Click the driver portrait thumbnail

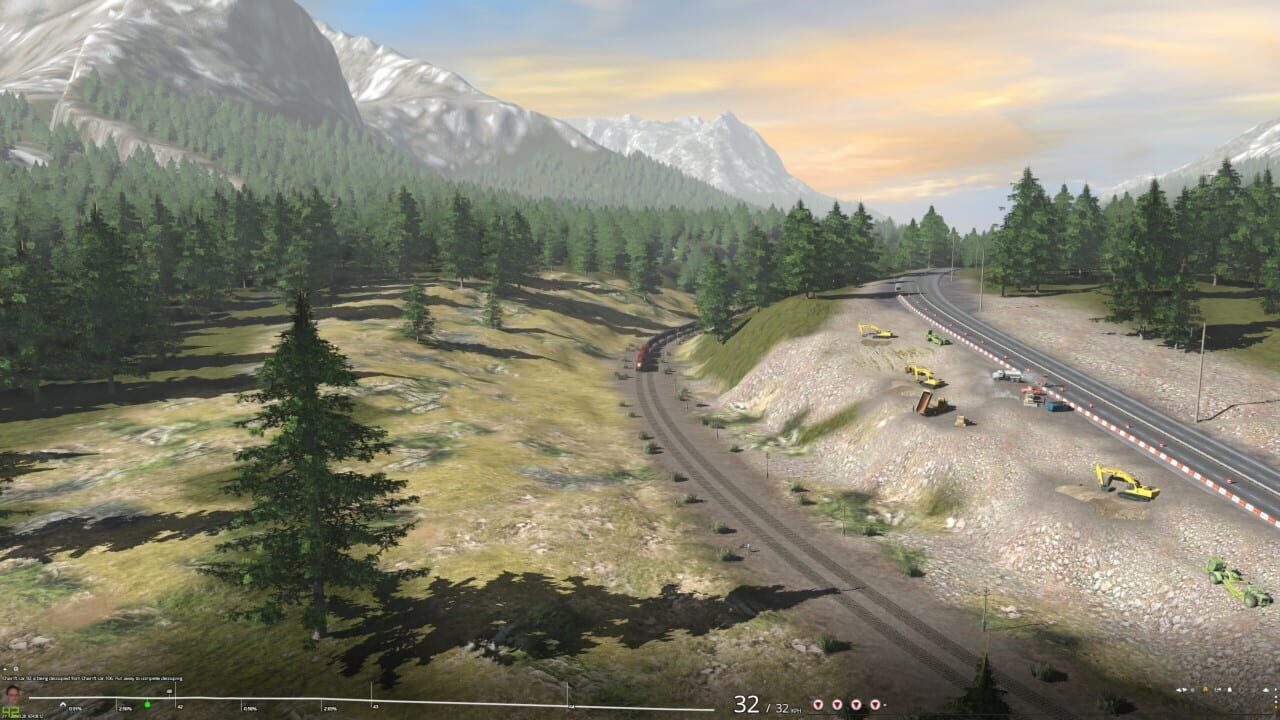click(x=14, y=697)
